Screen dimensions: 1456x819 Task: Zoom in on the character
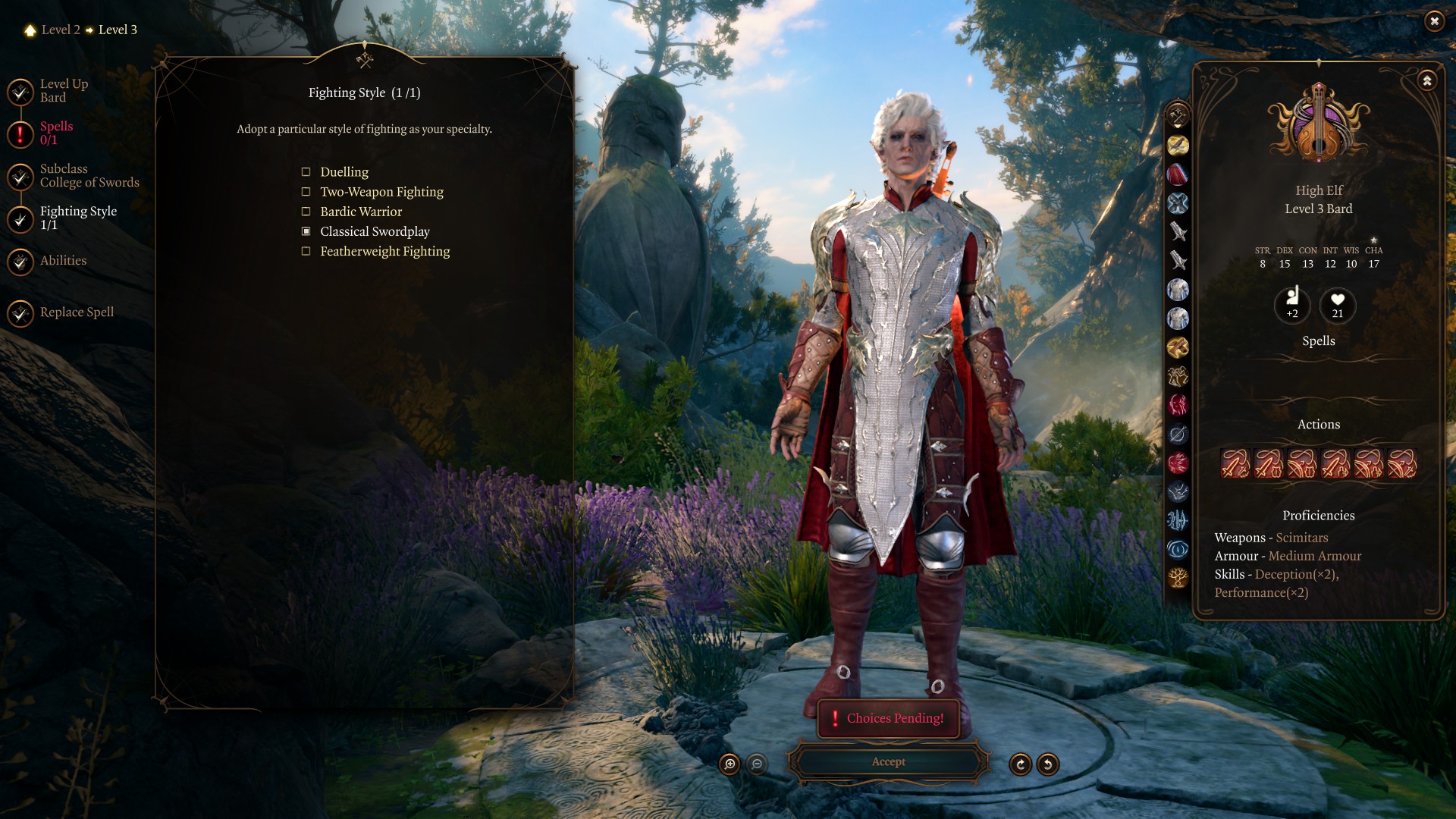coord(730,764)
